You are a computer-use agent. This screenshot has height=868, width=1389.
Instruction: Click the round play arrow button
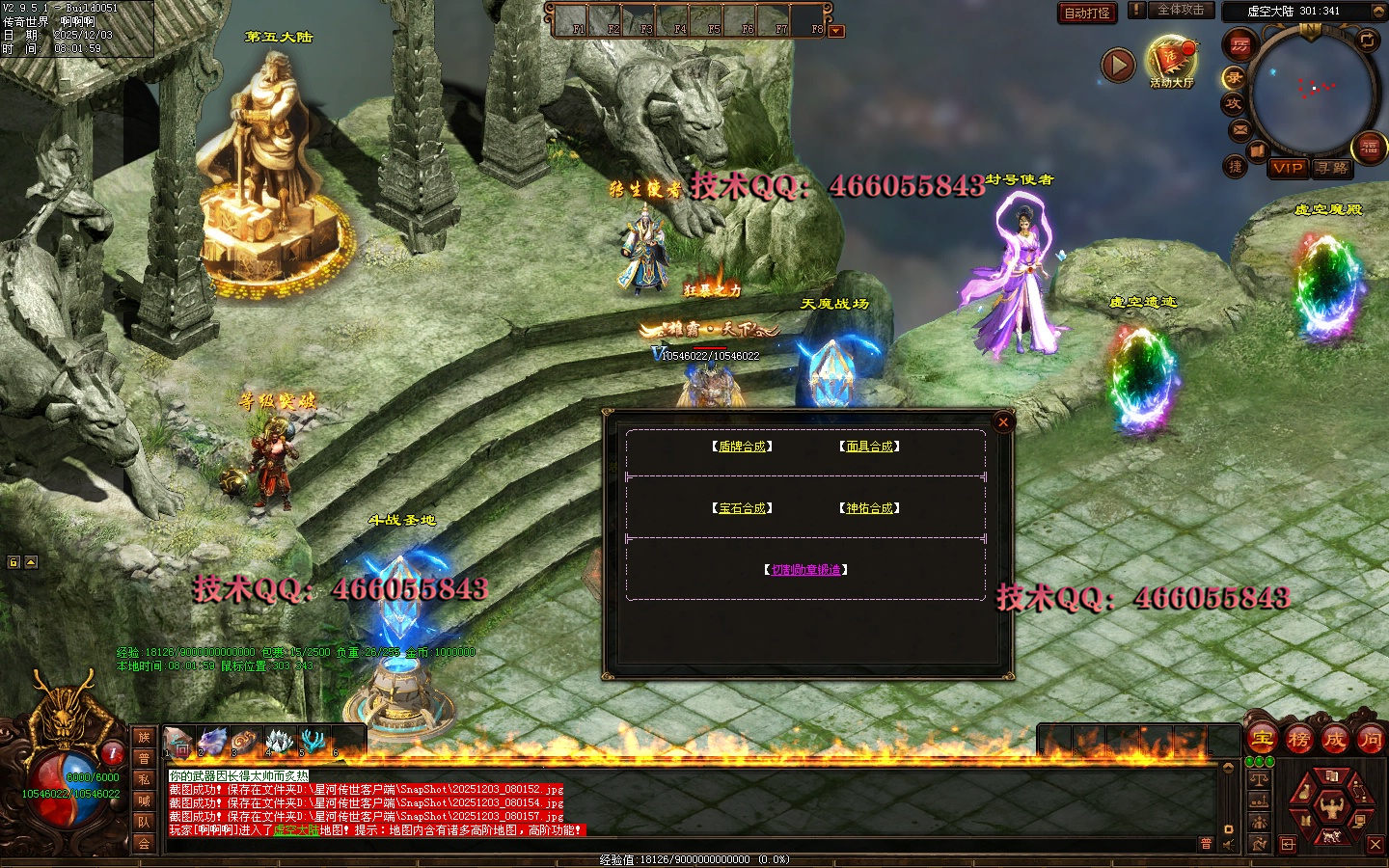tap(1118, 66)
